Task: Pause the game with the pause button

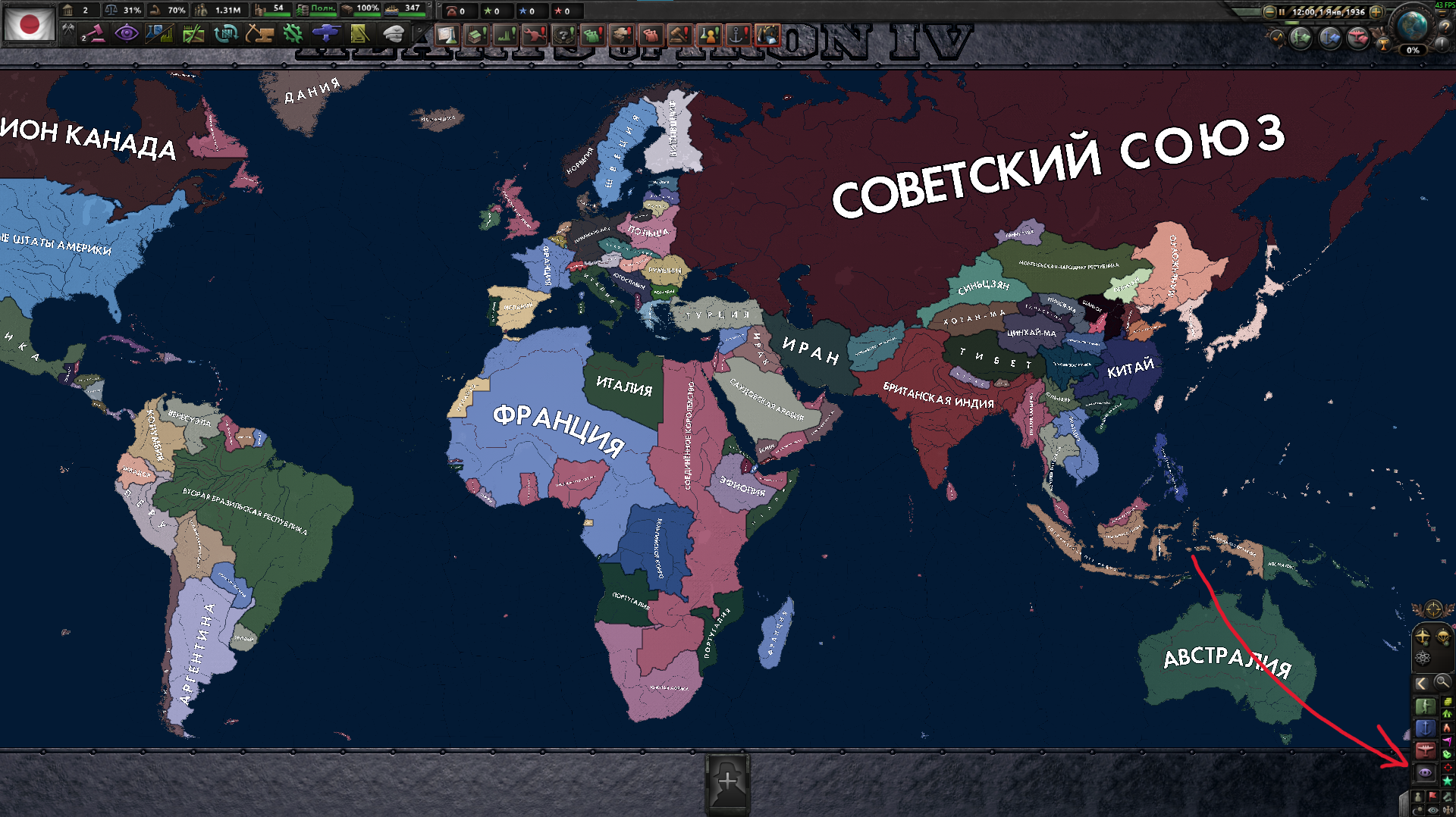Action: tap(1282, 12)
